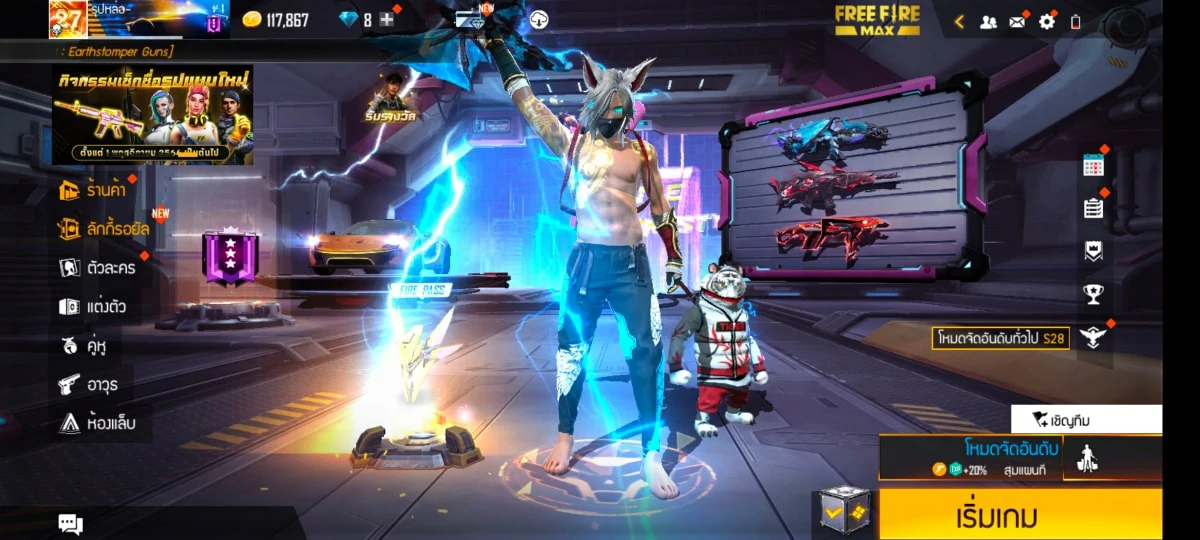Invite teammates with เชิญทีม button

click(1086, 419)
